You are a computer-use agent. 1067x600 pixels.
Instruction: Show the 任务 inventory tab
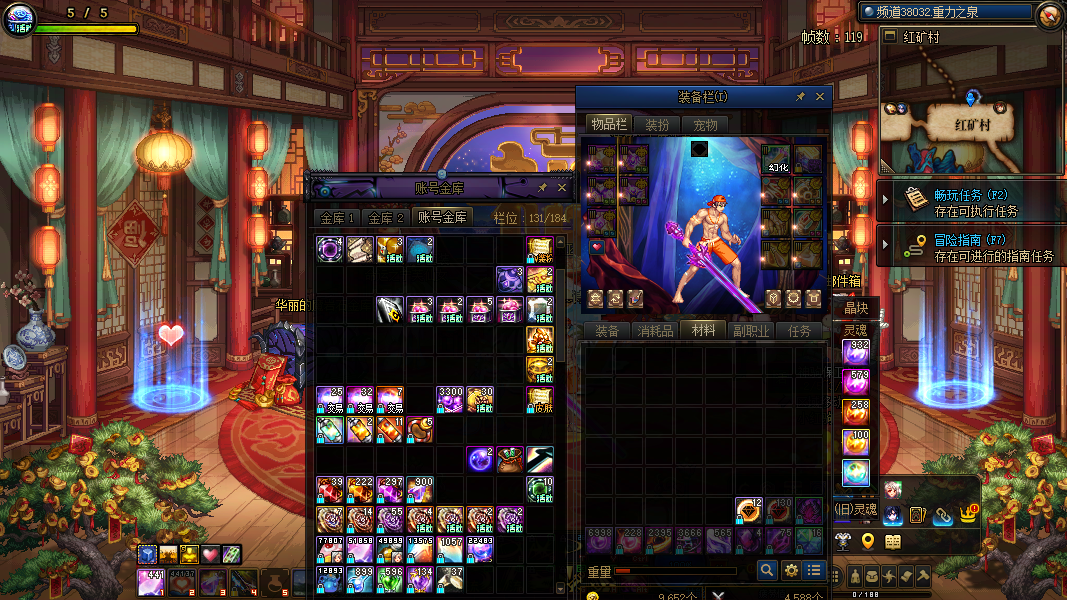pyautogui.click(x=800, y=331)
